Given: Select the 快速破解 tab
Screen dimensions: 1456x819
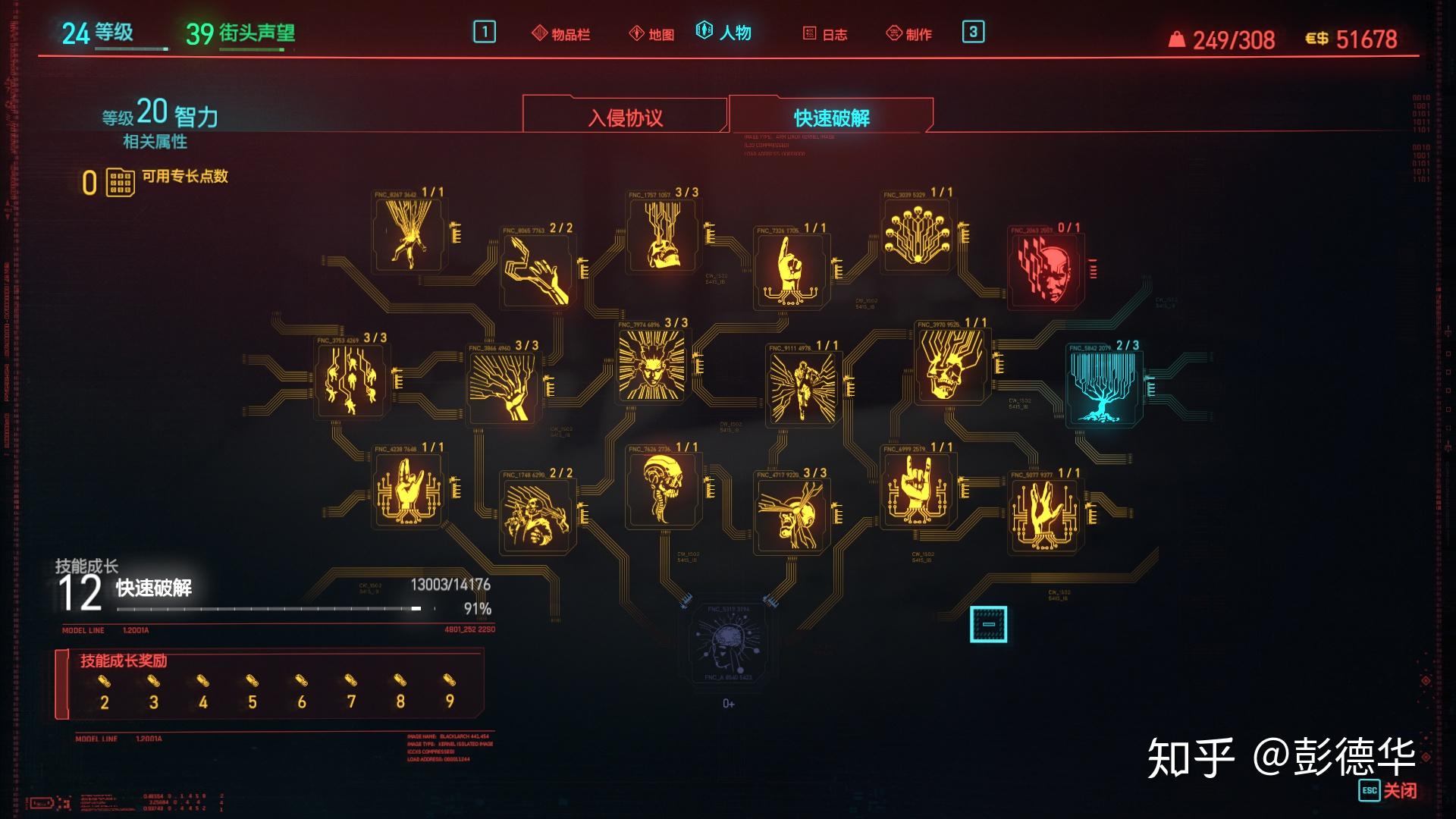Looking at the screenshot, I should coord(831,118).
